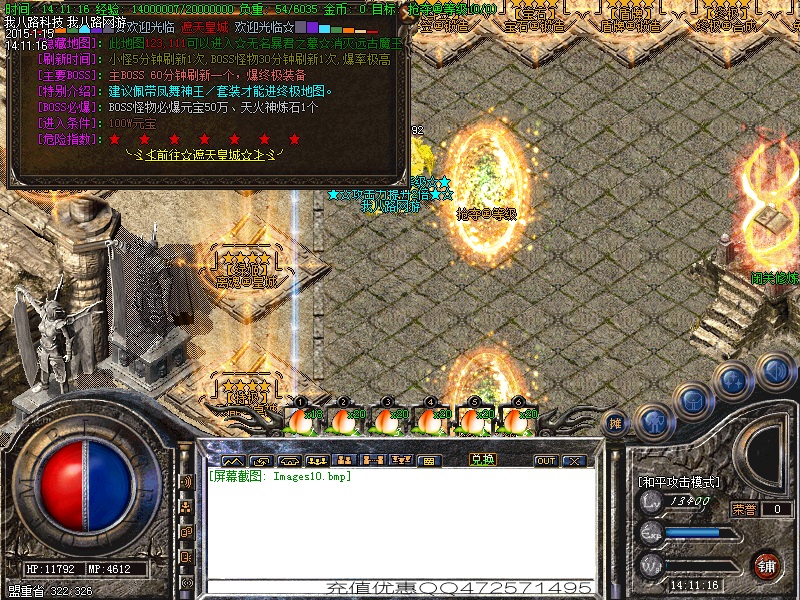Open the red 铺 shop button
800x600 pixels.
pos(768,565)
